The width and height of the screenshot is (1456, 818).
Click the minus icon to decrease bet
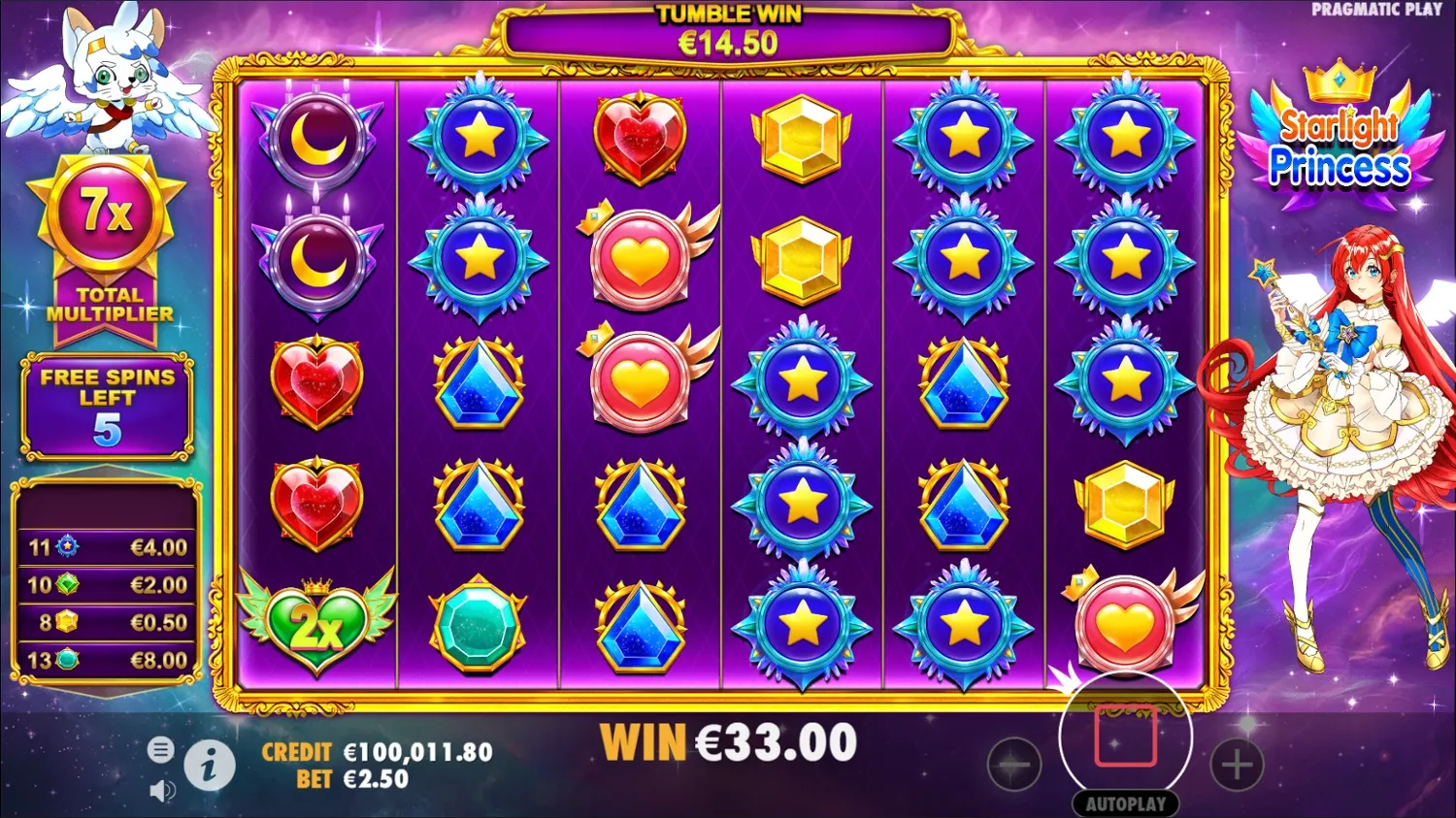pos(1014,764)
